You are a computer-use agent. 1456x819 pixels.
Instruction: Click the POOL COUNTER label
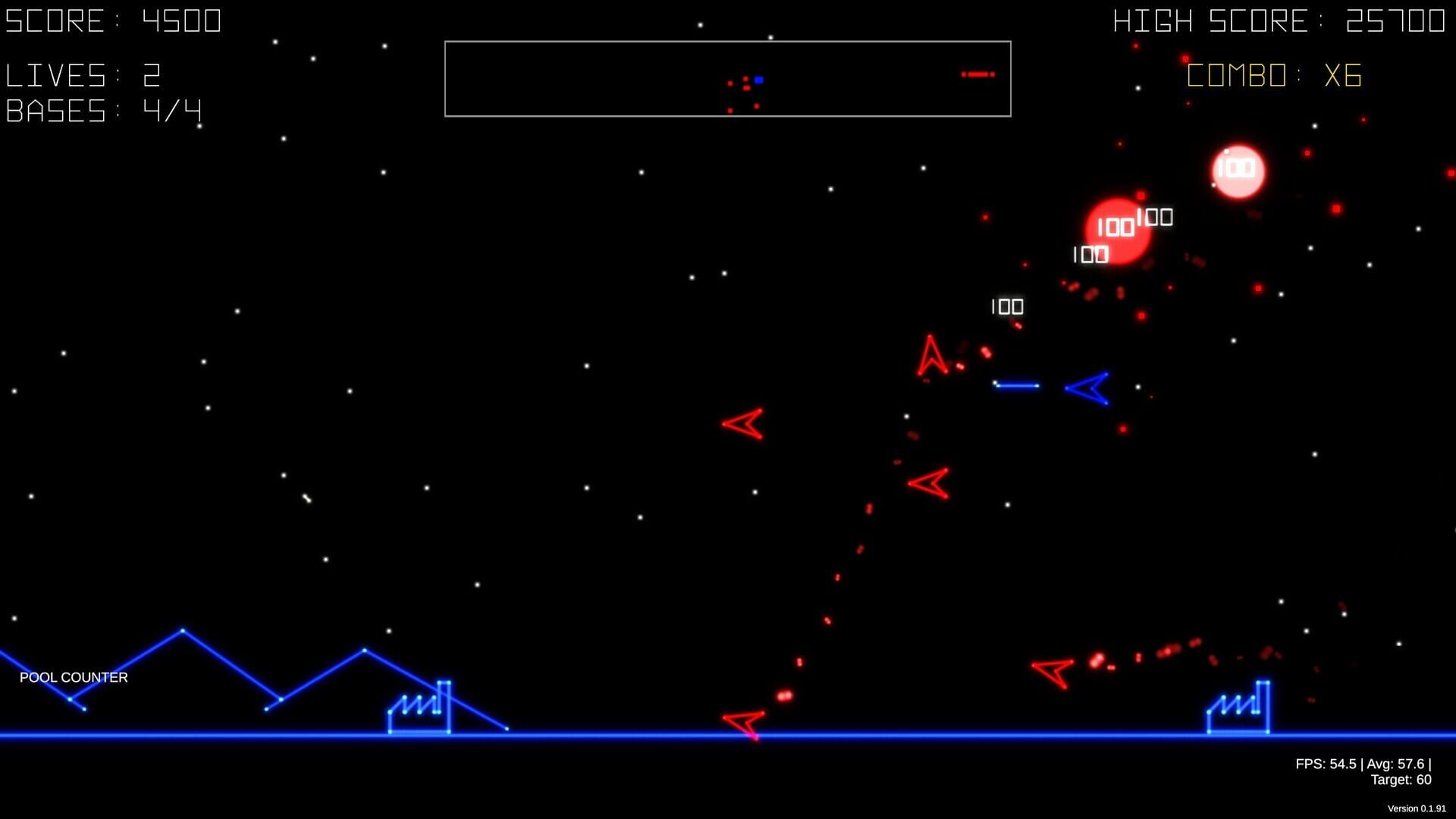coord(74,677)
